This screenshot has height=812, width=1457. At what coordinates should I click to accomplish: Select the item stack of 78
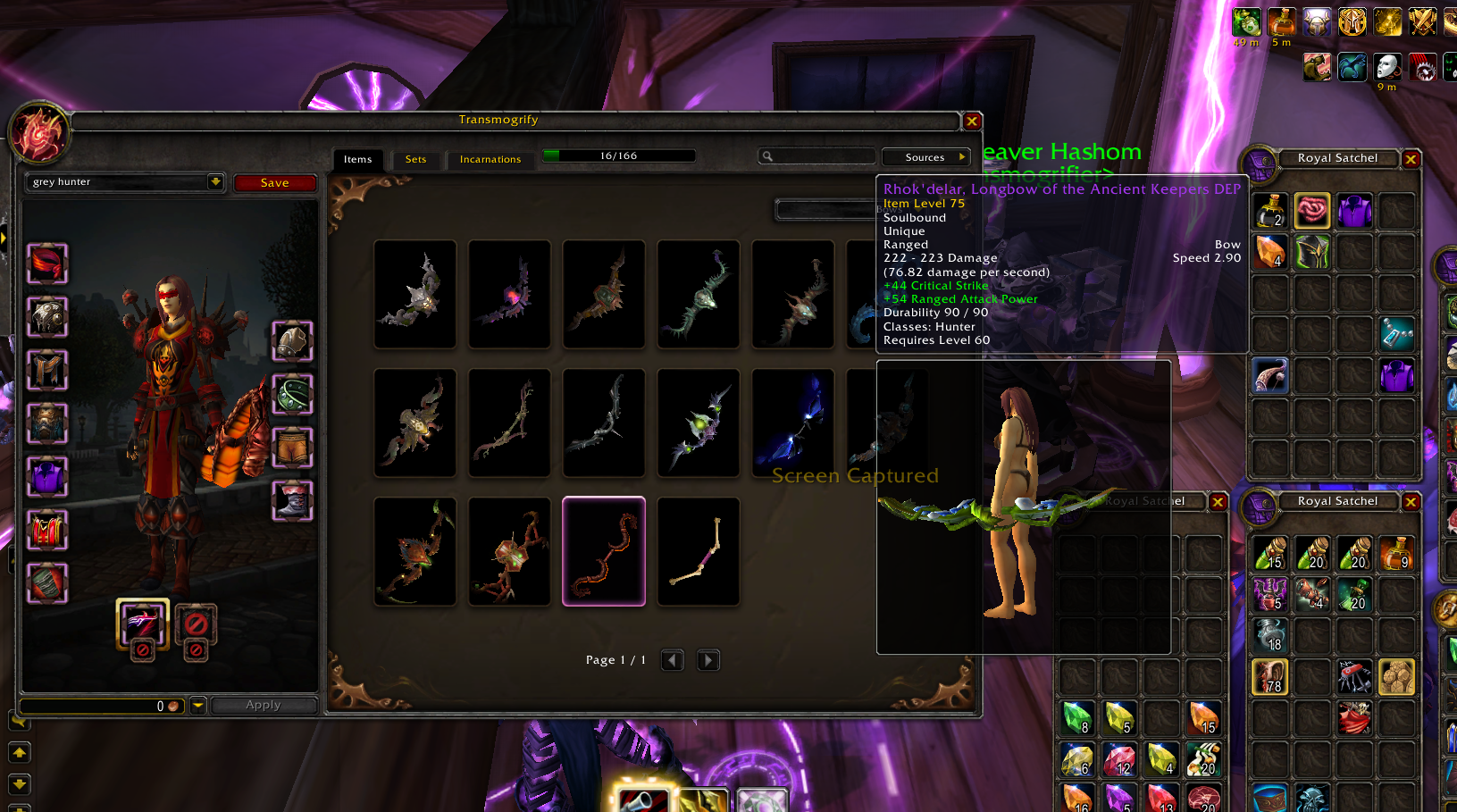[1269, 677]
